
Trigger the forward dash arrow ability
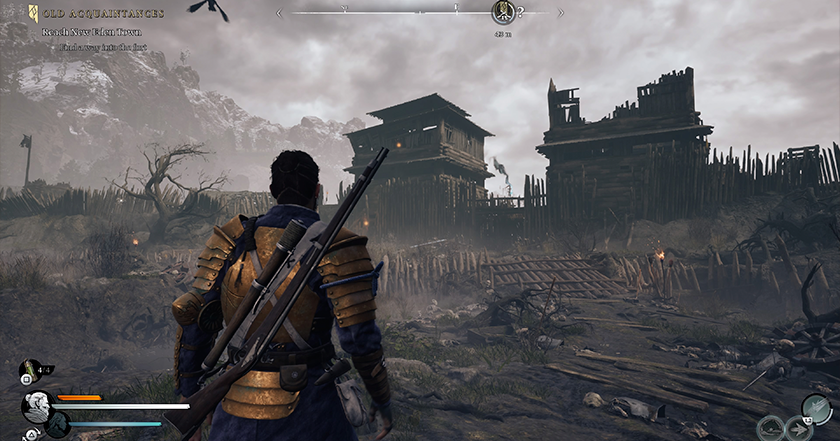click(798, 429)
